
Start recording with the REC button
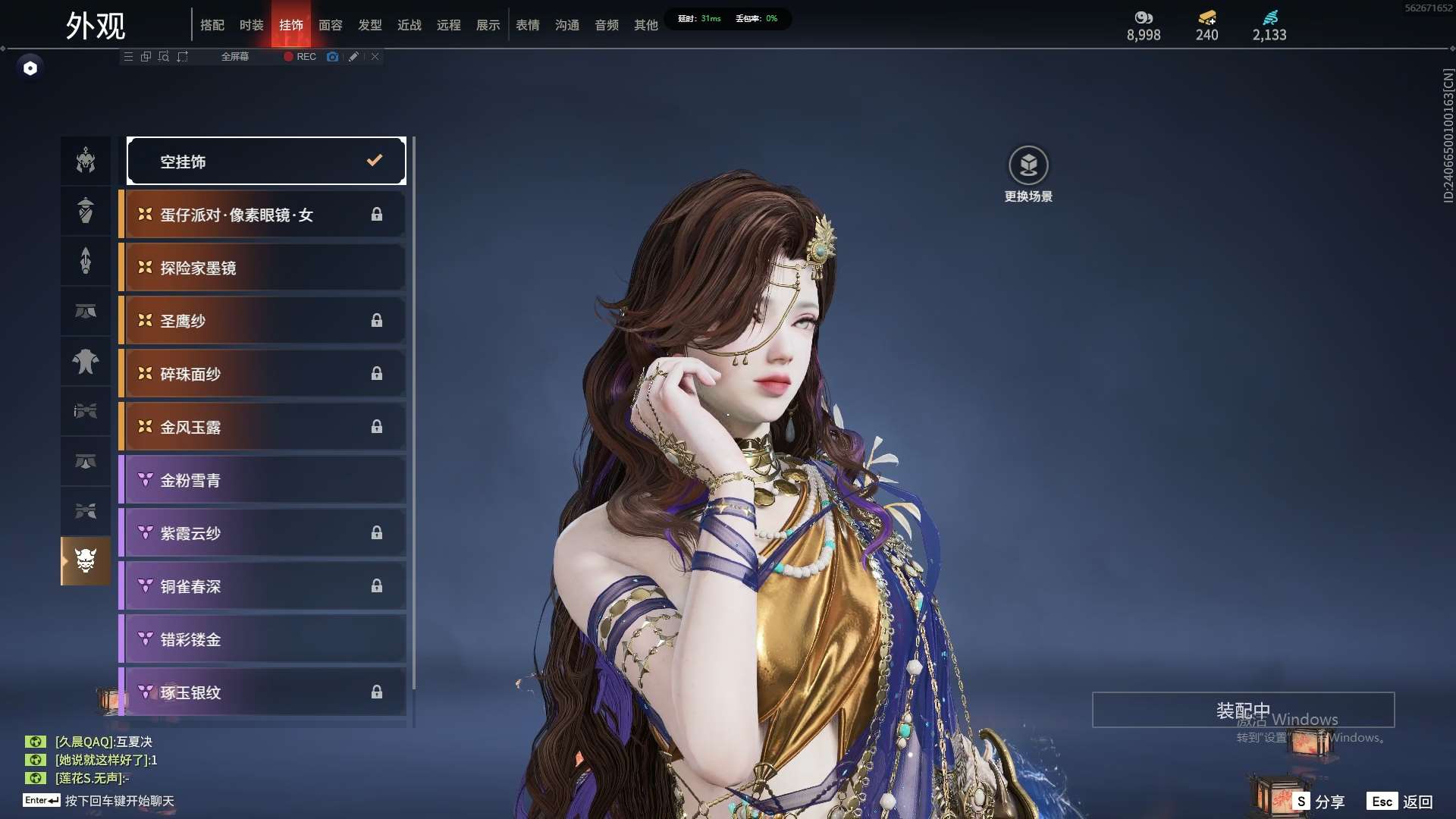click(x=300, y=57)
